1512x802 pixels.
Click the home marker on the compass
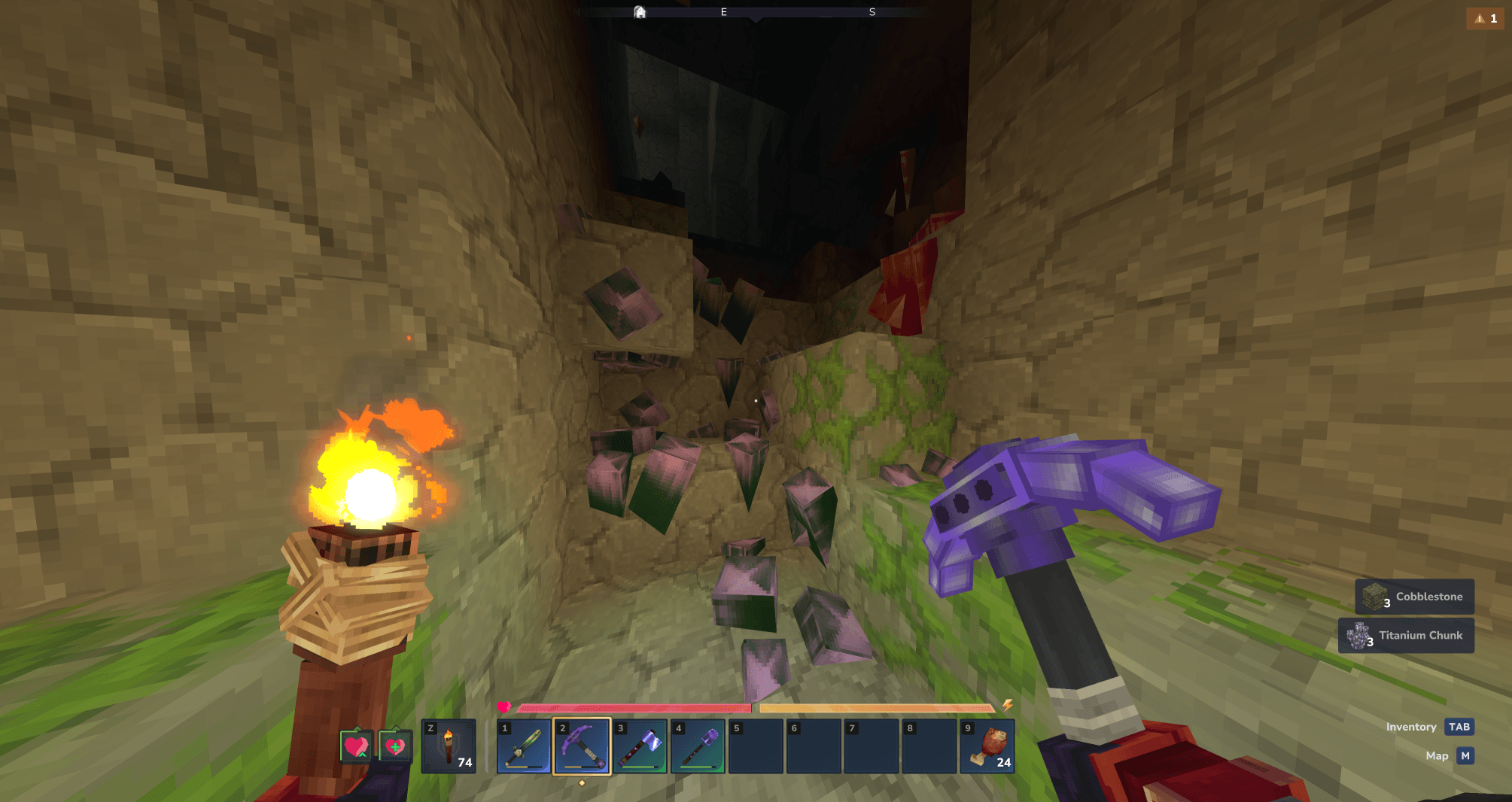click(640, 12)
